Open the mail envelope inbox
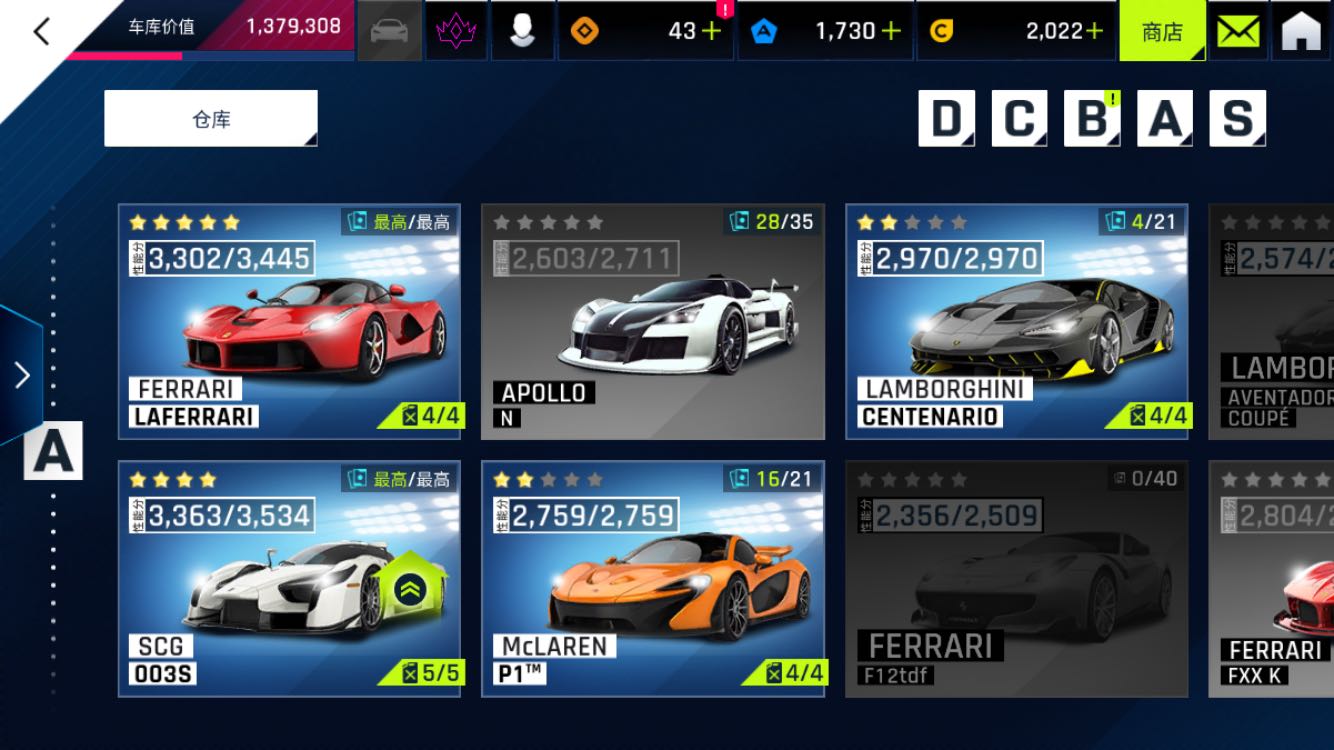1334x750 pixels. pyautogui.click(x=1238, y=31)
